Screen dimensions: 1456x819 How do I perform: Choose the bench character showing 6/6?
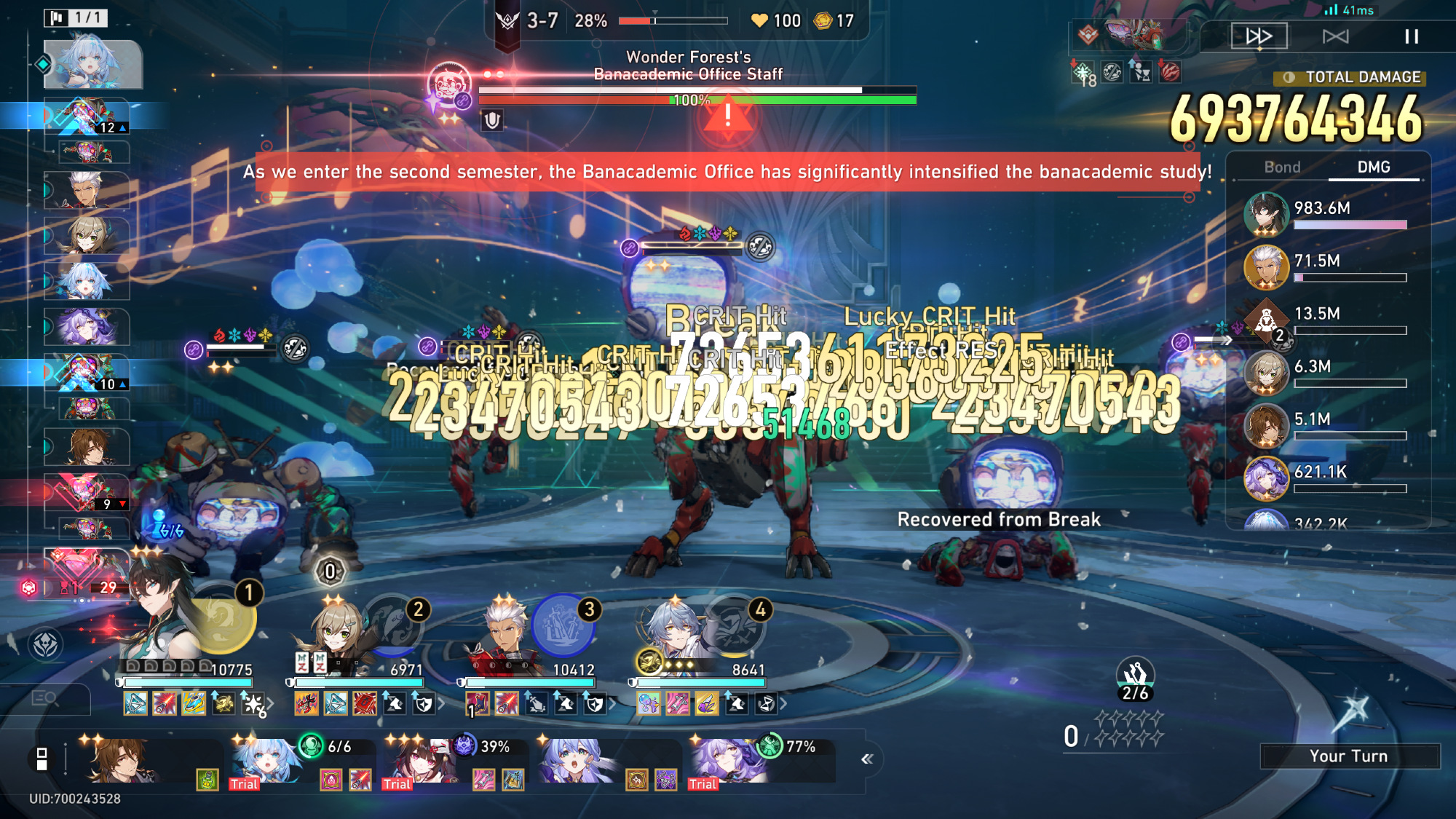tap(266, 761)
